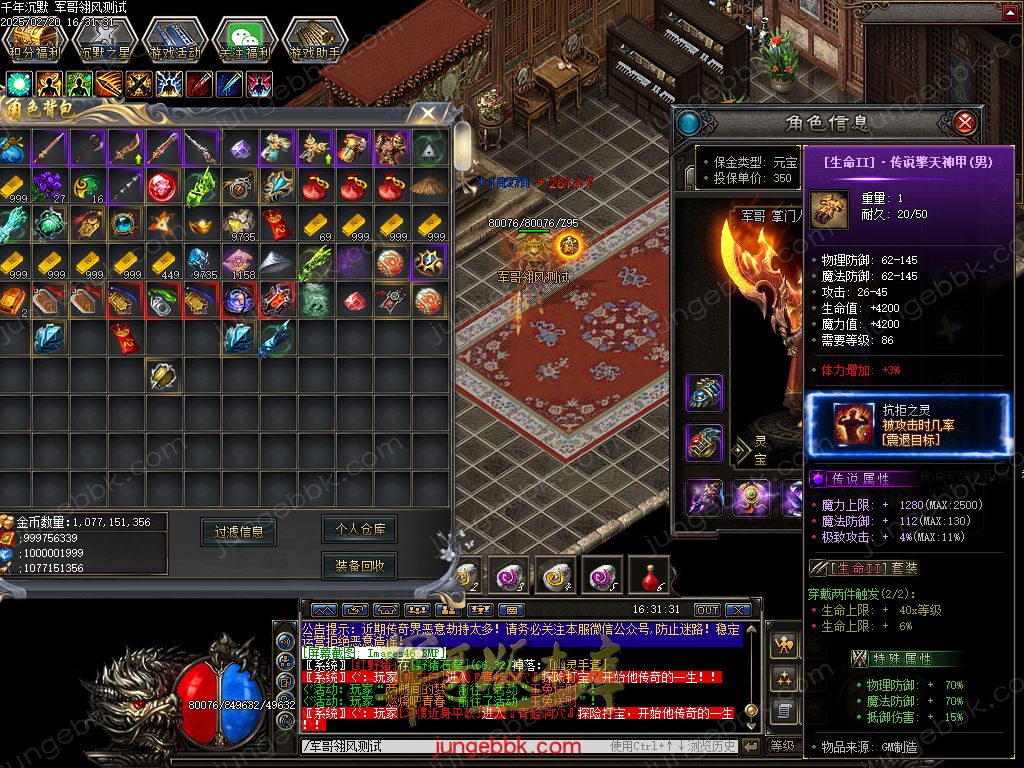The height and width of the screenshot is (768, 1024).
Task: Open the 游戏活动 events menu
Action: tap(174, 40)
